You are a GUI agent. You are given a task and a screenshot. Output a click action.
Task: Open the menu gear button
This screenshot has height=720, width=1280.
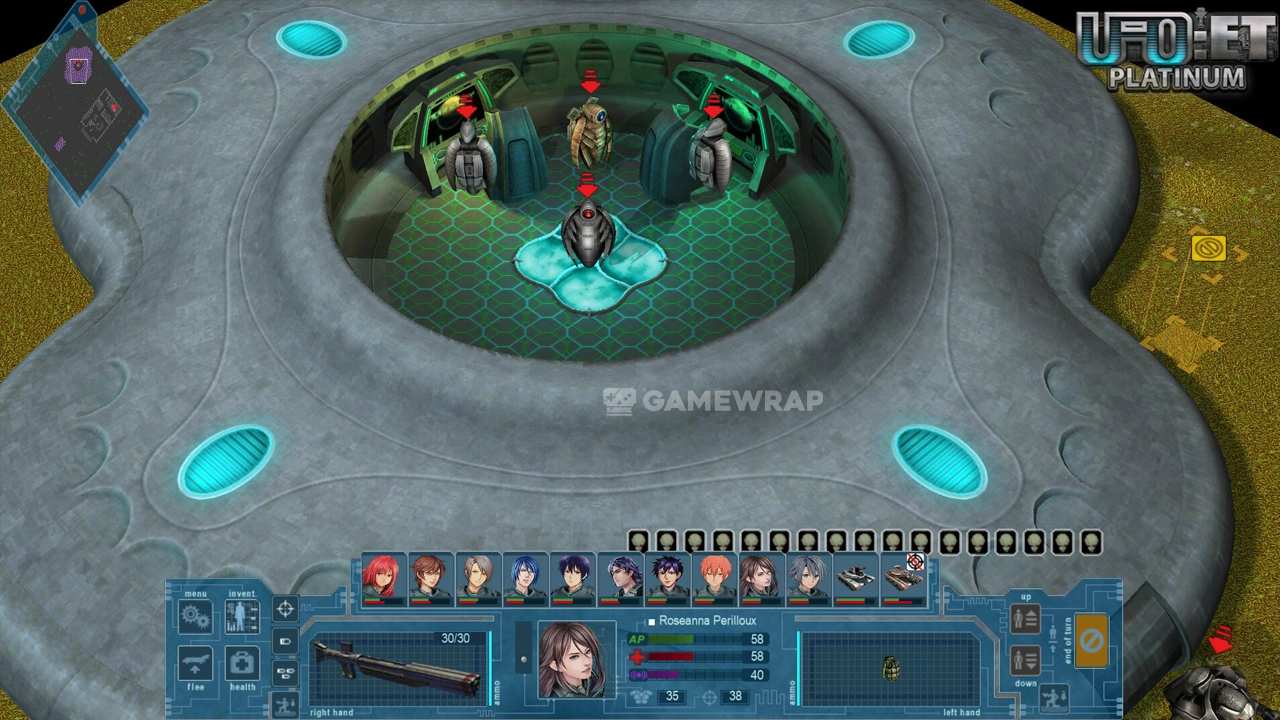[x=195, y=616]
